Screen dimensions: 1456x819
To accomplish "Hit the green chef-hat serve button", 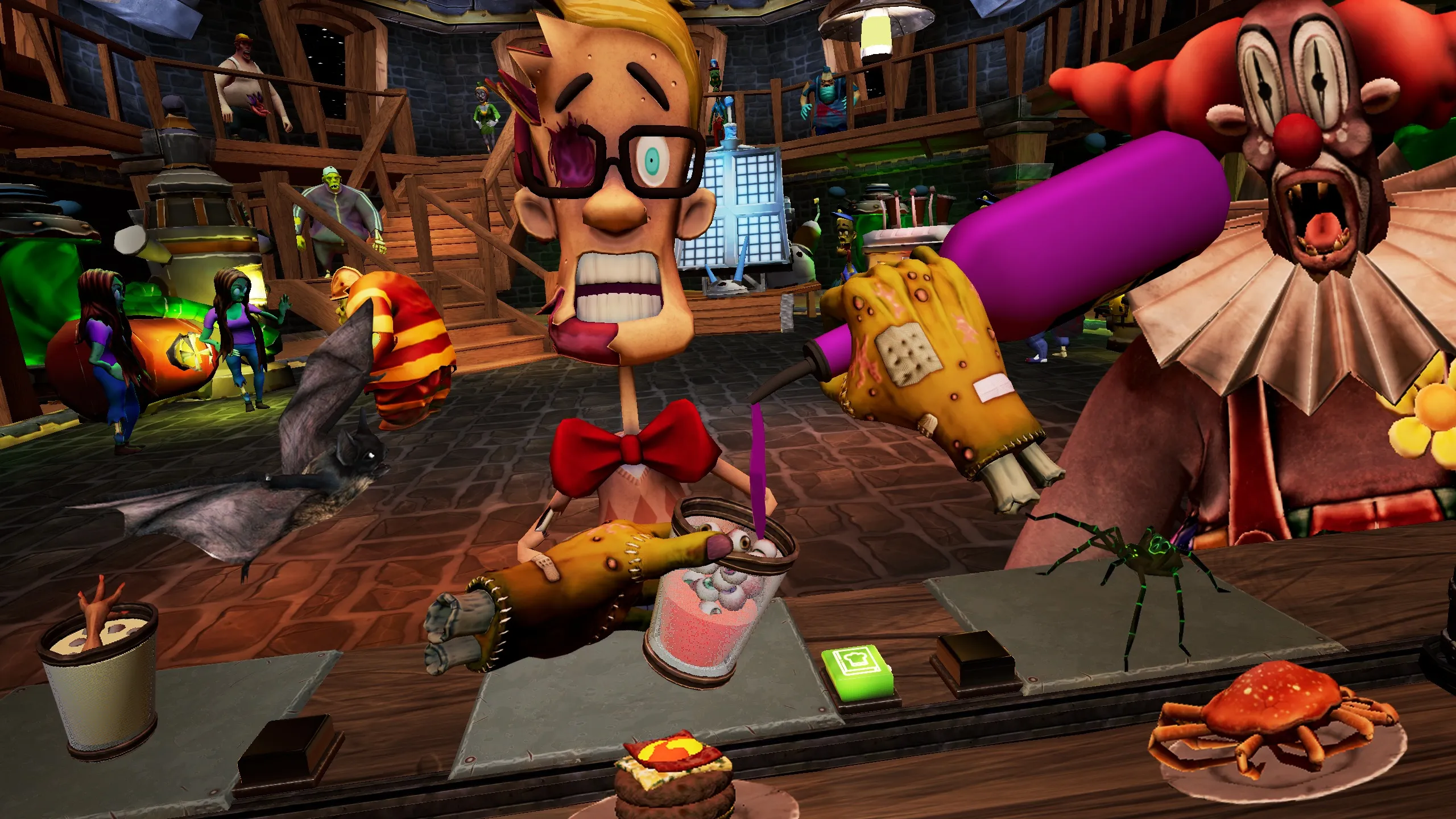I will click(x=857, y=668).
